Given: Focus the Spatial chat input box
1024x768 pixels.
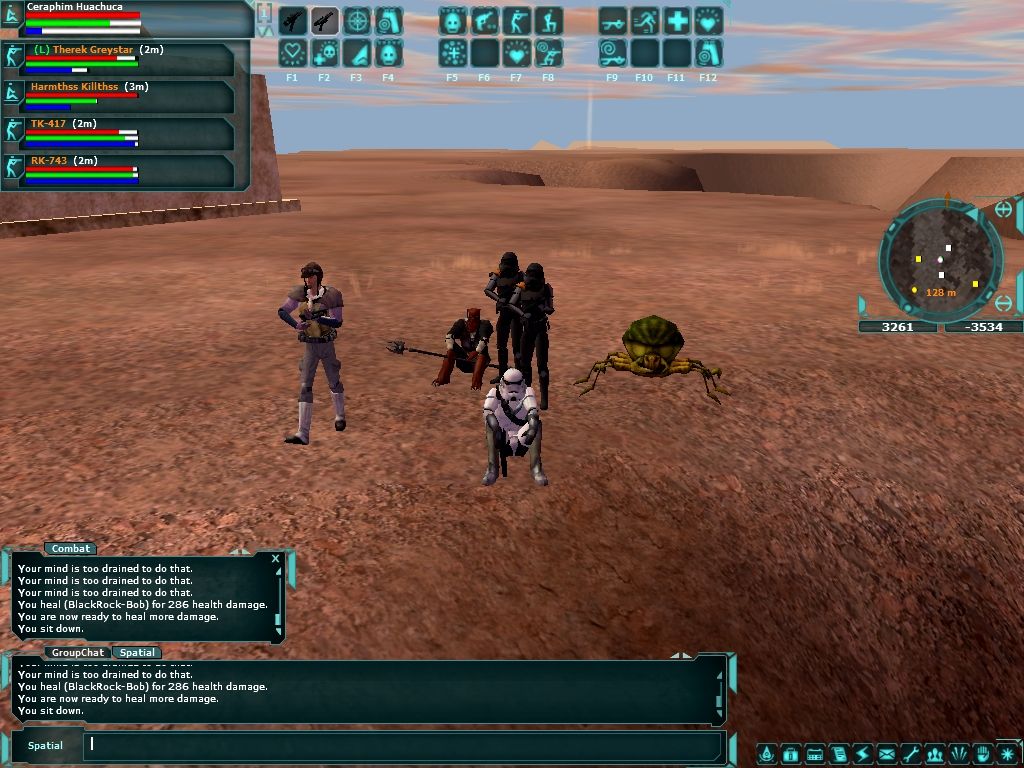Looking at the screenshot, I should [400, 744].
